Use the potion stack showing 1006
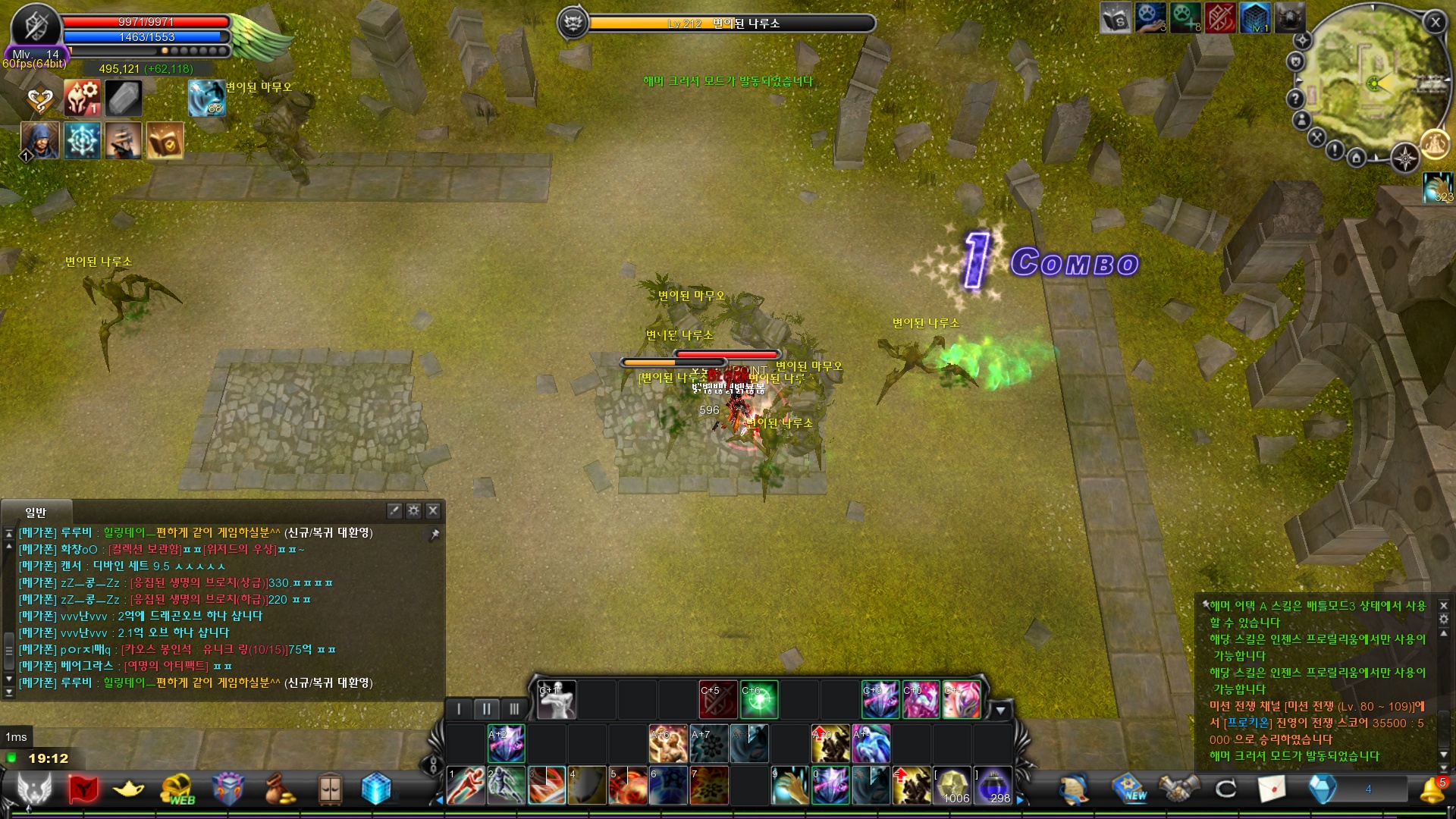Viewport: 1456px width, 819px height. pos(952,785)
